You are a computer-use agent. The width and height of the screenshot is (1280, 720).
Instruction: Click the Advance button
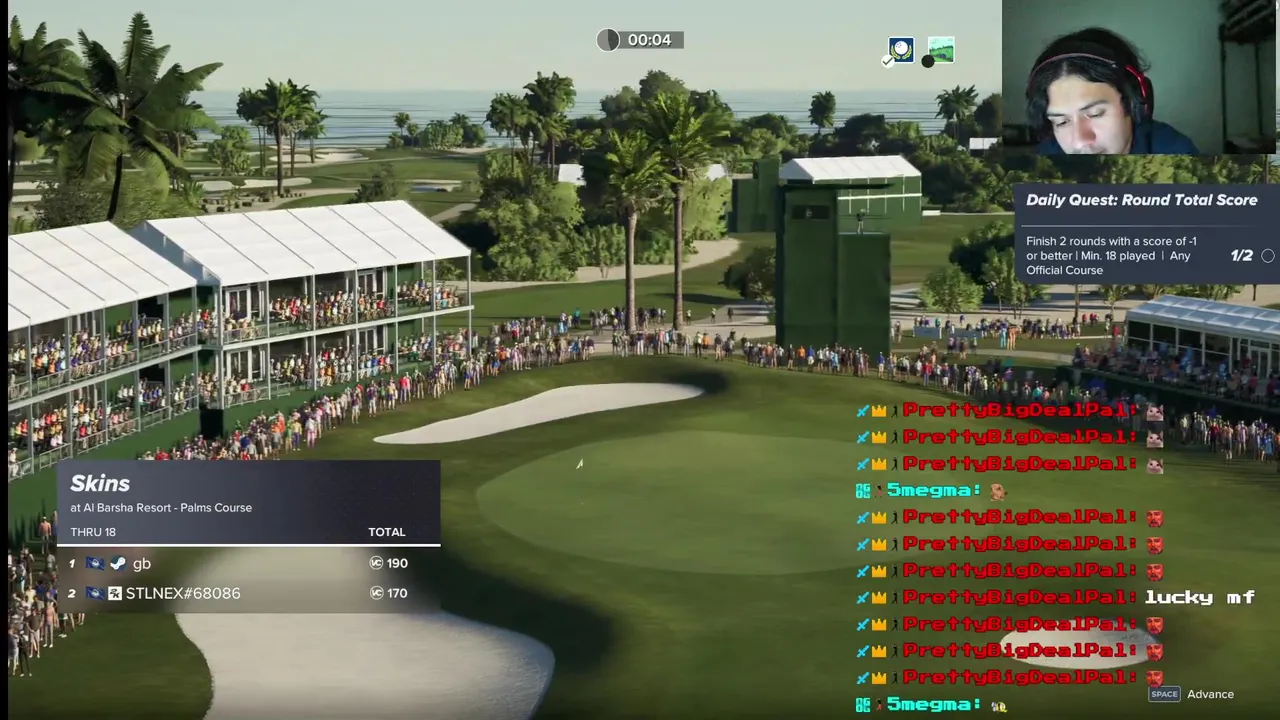(x=1195, y=694)
